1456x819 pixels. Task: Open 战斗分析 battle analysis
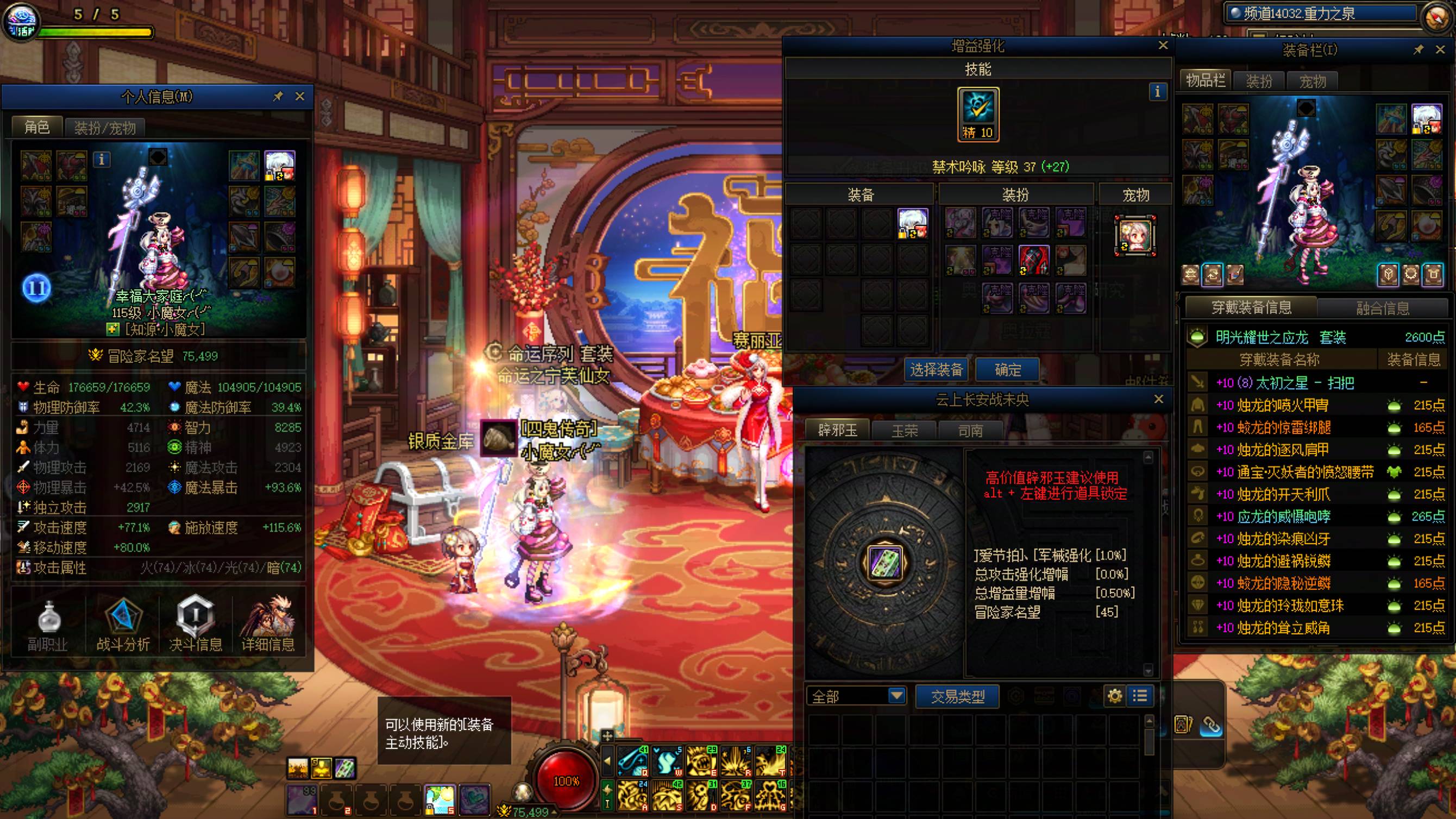pyautogui.click(x=123, y=626)
